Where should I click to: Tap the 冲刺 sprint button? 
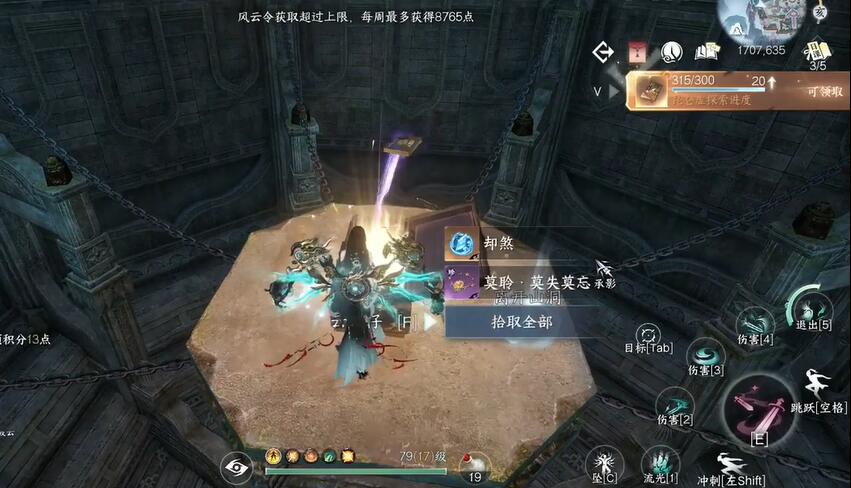pyautogui.click(x=731, y=466)
